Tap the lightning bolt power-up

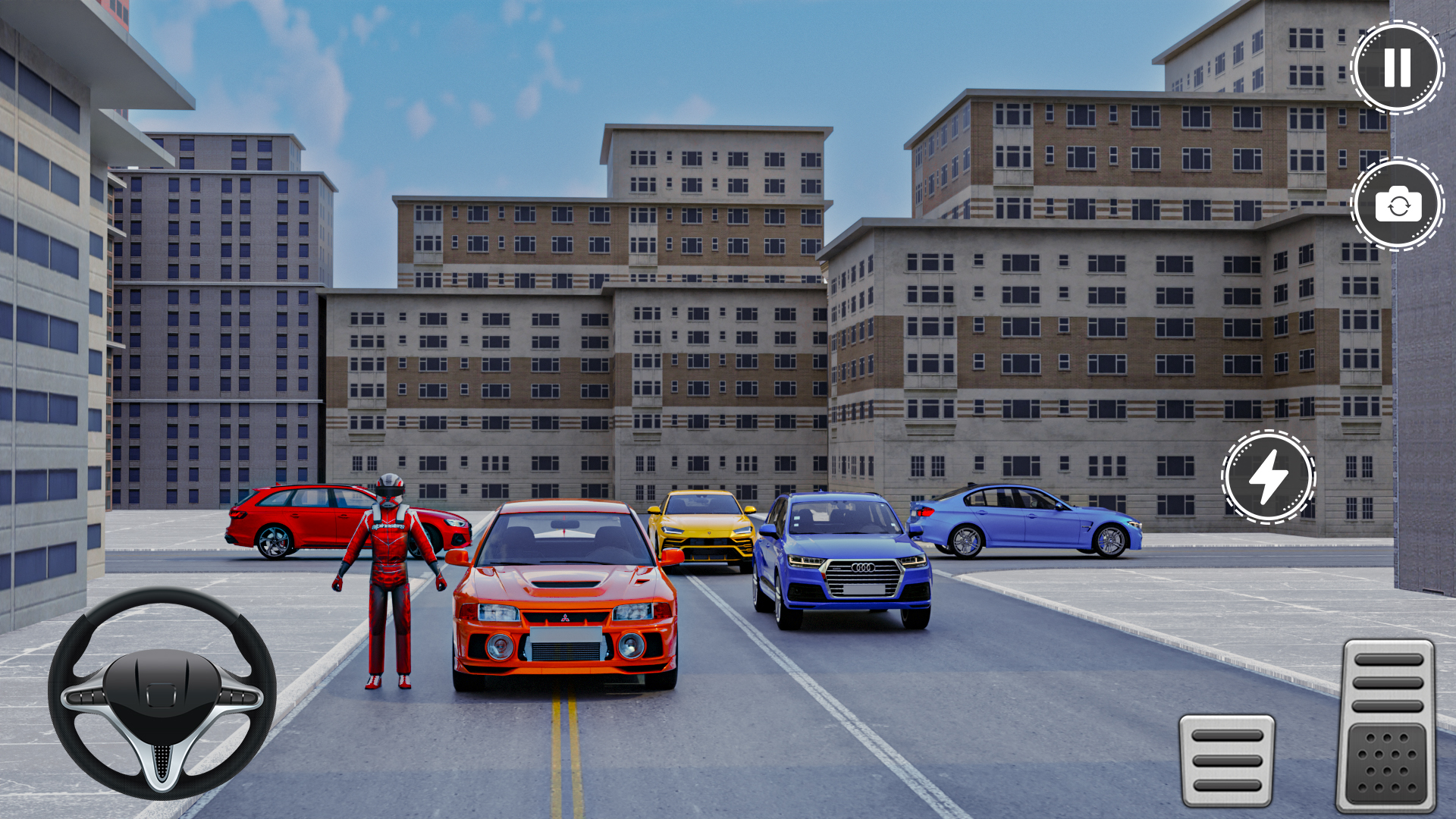pos(1267,476)
